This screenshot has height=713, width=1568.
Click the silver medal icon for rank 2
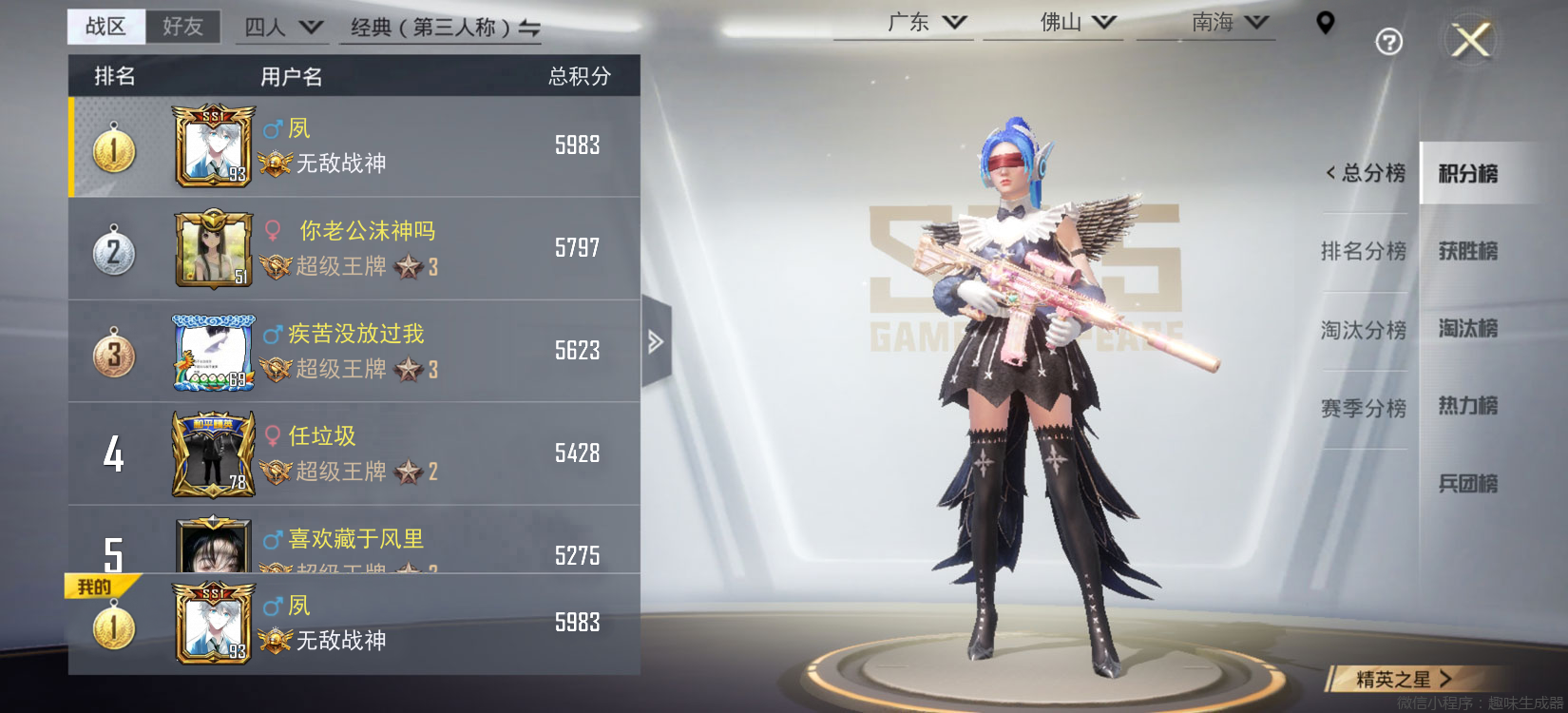coord(114,249)
